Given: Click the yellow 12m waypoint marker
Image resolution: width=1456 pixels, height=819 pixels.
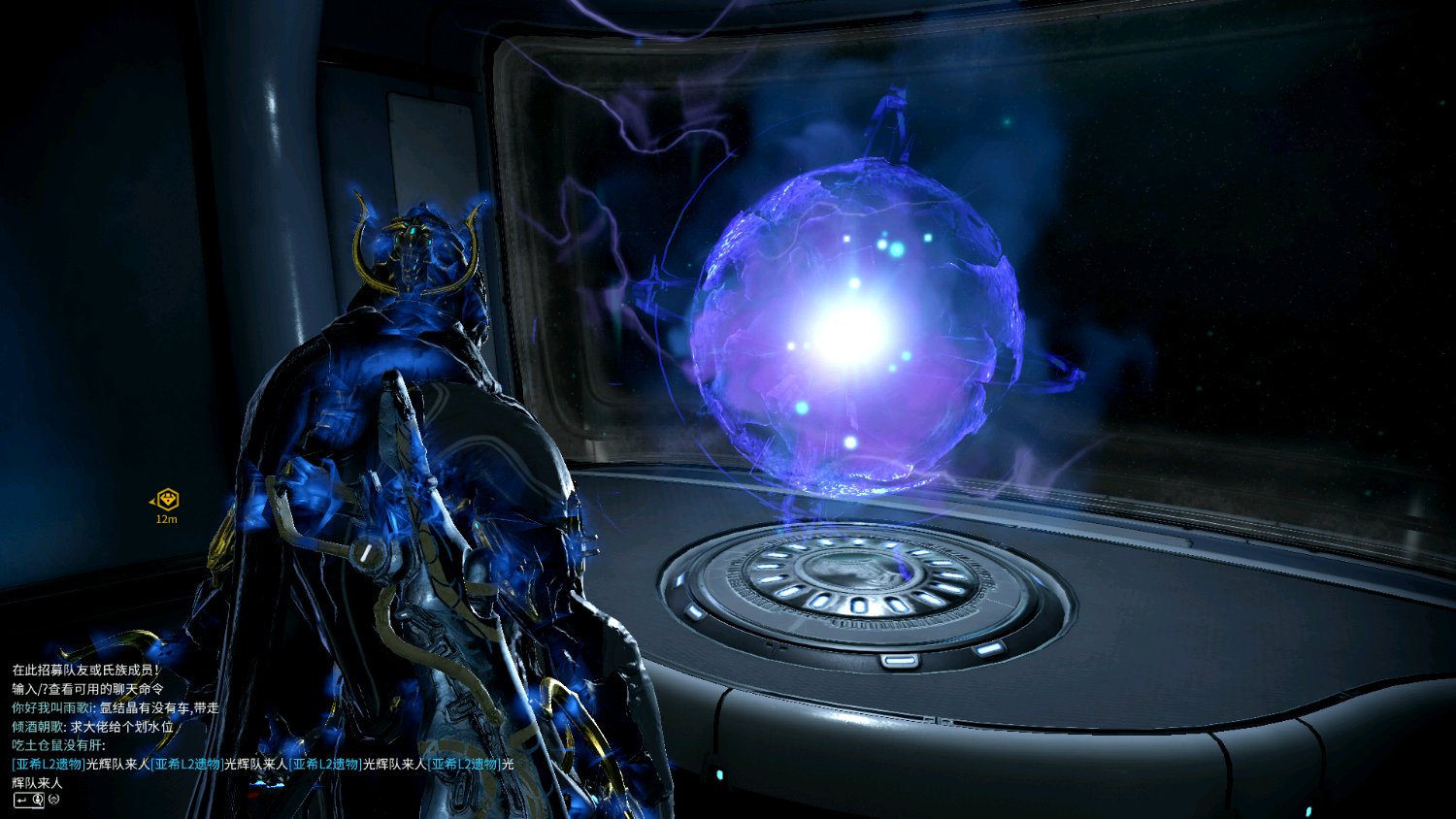Looking at the screenshot, I should (x=168, y=500).
